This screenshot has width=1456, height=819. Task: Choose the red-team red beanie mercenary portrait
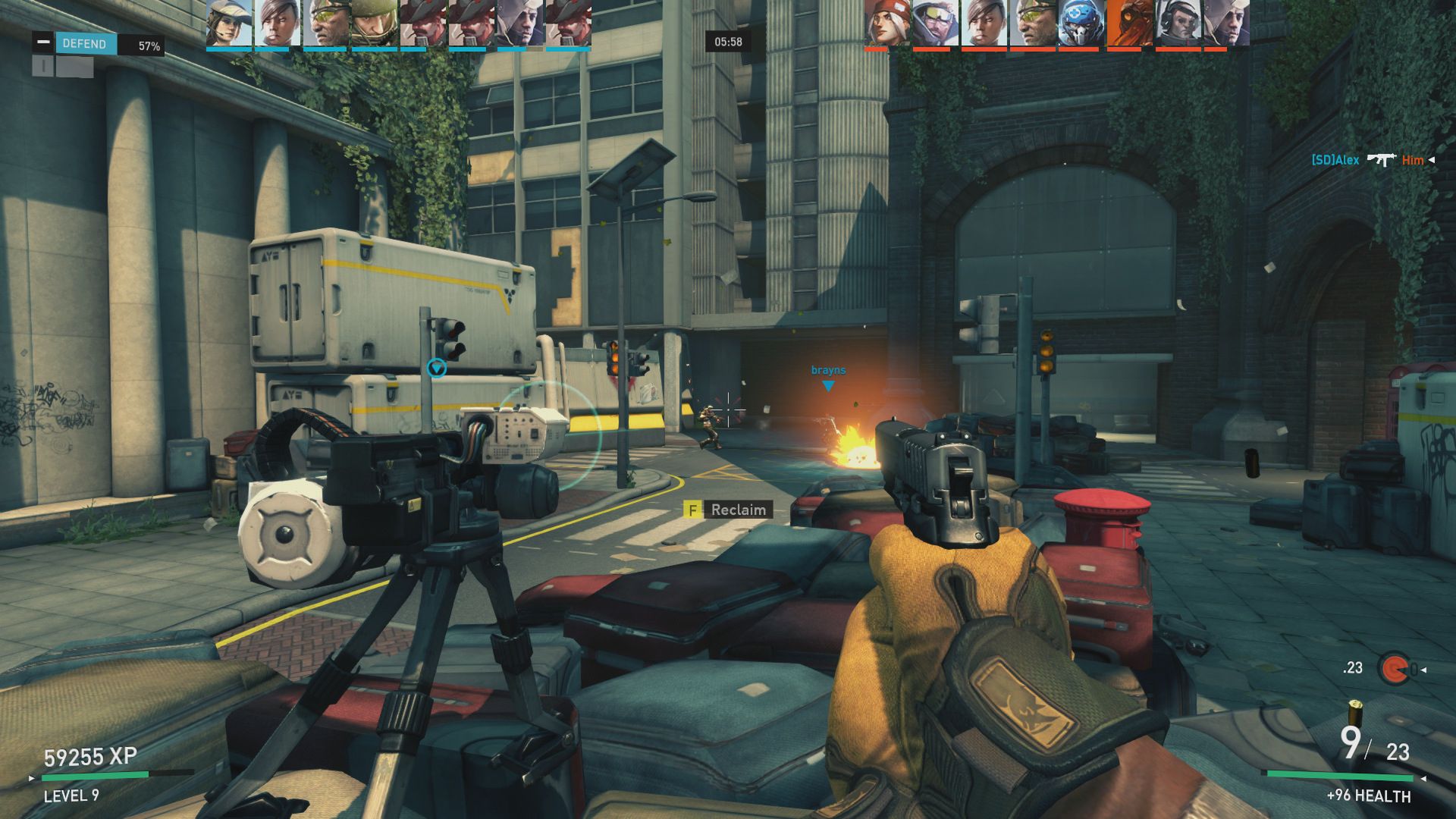(887, 24)
